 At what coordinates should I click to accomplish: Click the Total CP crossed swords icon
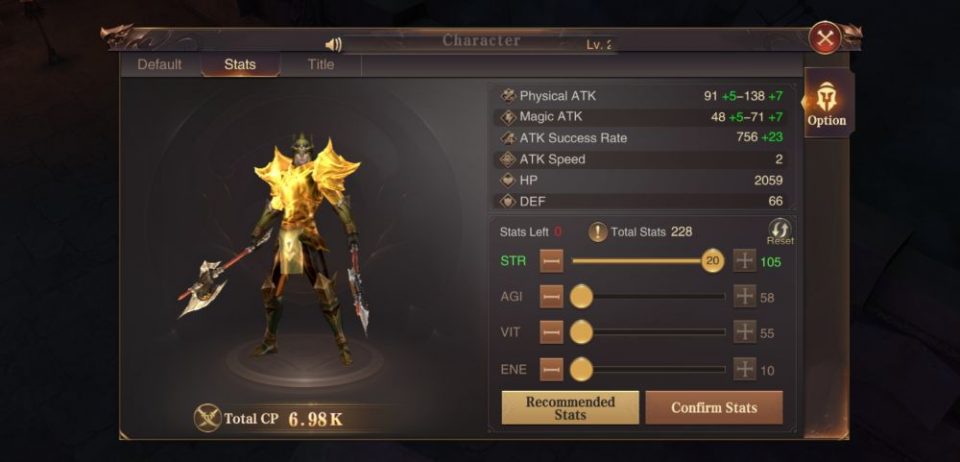click(x=208, y=418)
